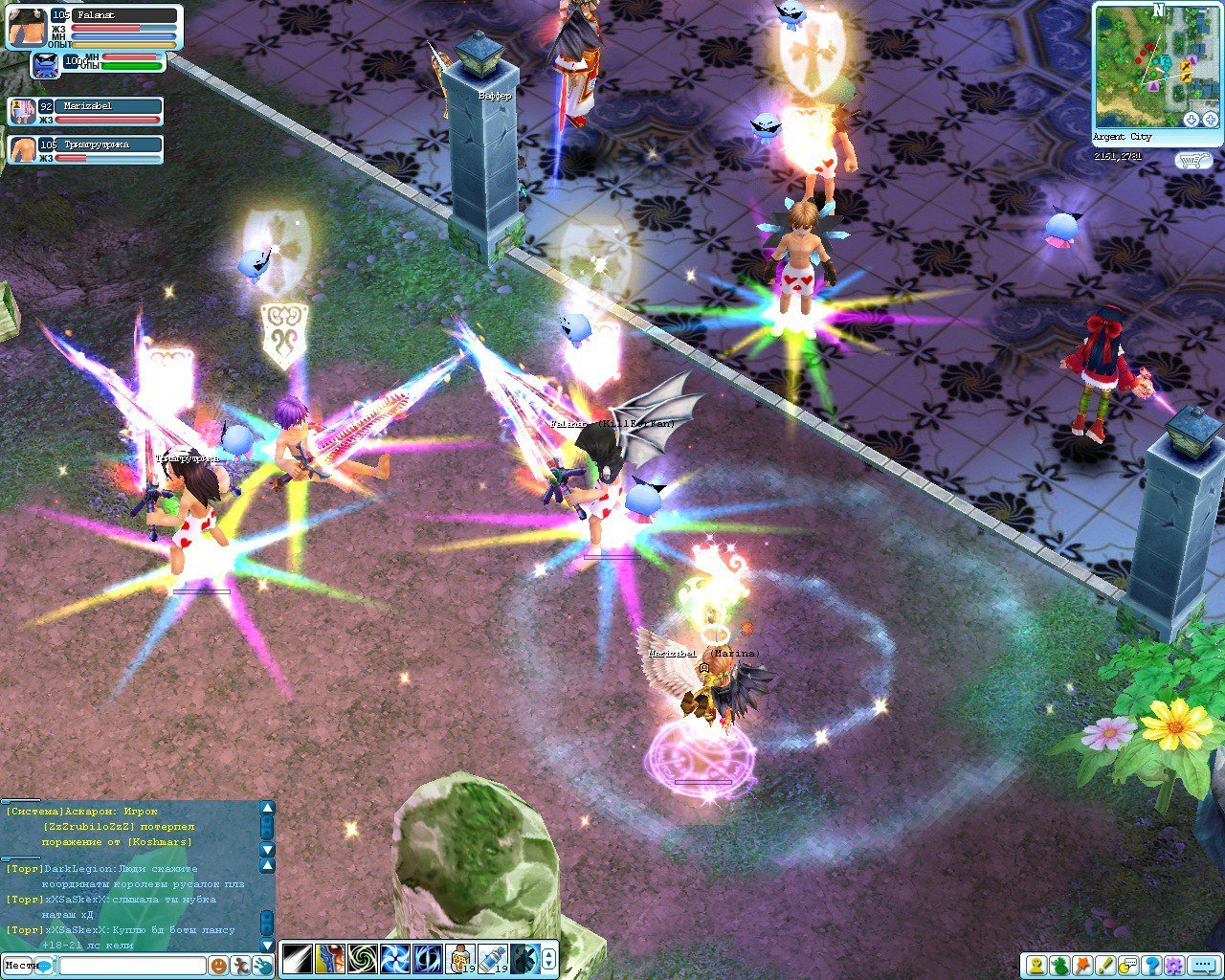Open the smiley emoticon picker

pyautogui.click(x=218, y=966)
